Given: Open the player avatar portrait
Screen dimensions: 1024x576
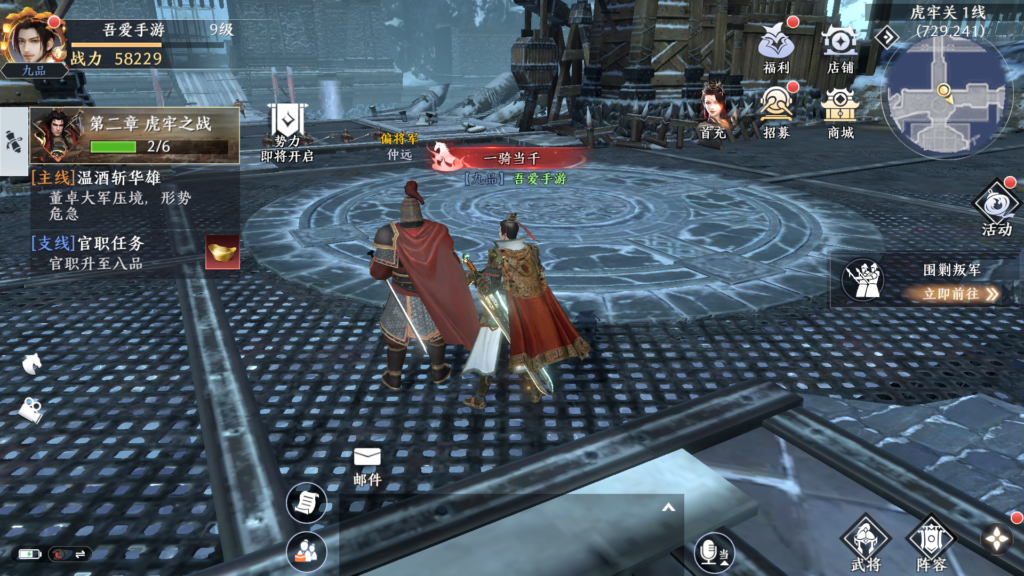Looking at the screenshot, I should [x=35, y=40].
